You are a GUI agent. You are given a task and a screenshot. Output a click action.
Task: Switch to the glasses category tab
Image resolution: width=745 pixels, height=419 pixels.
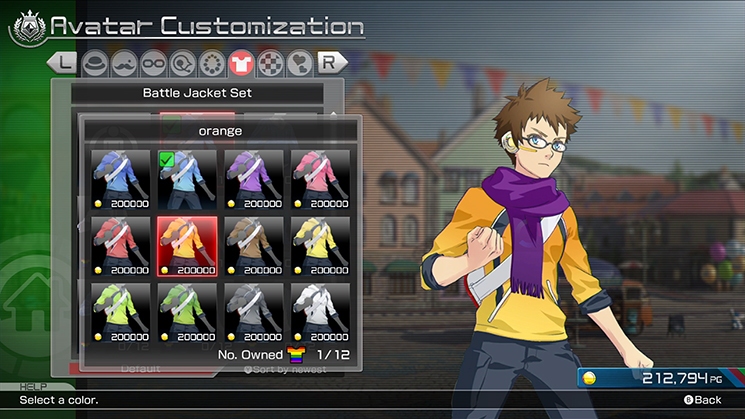[x=153, y=63]
